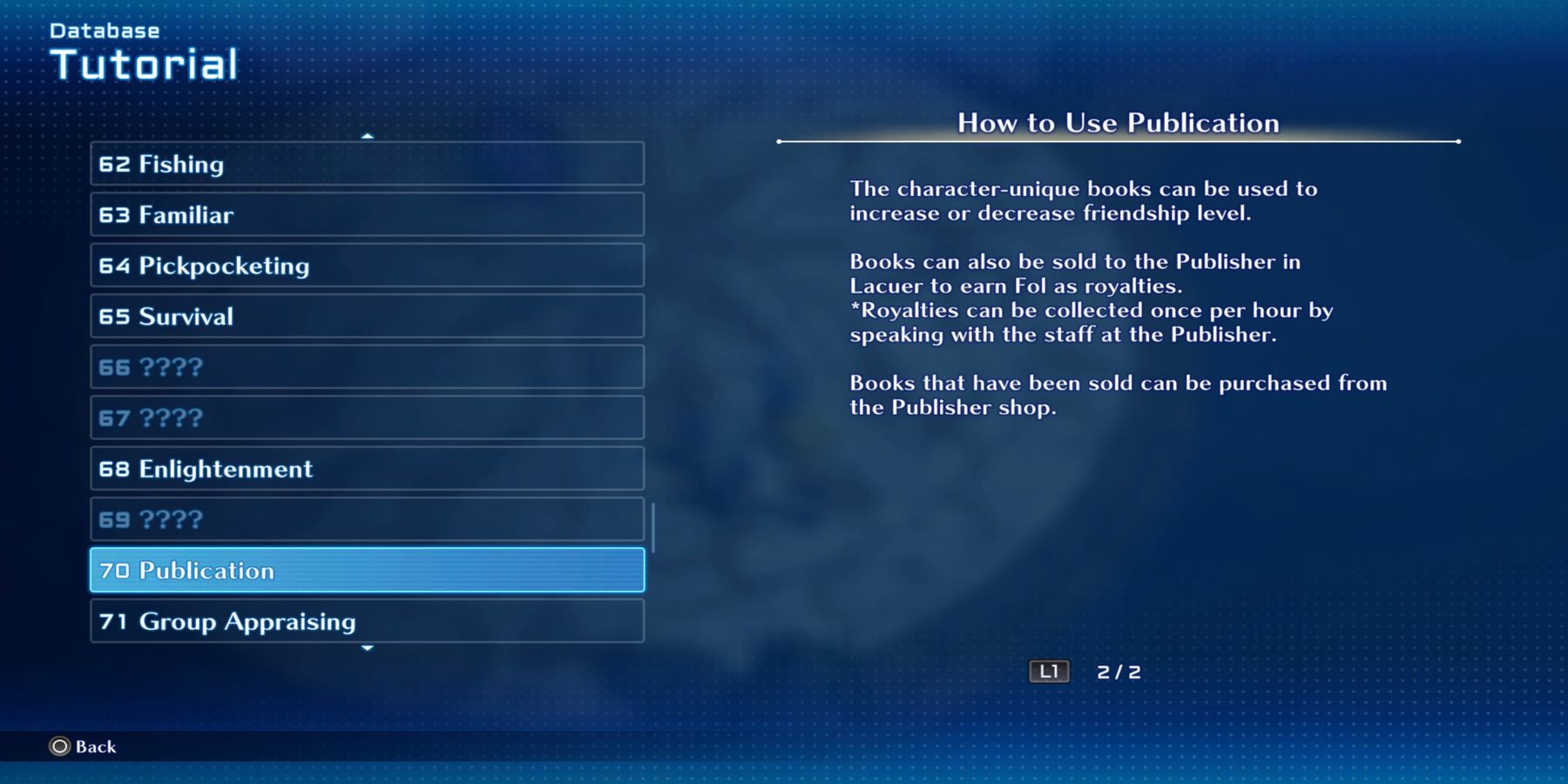Click the 2/2 page indicator
The width and height of the screenshot is (1568, 784).
pos(1118,671)
